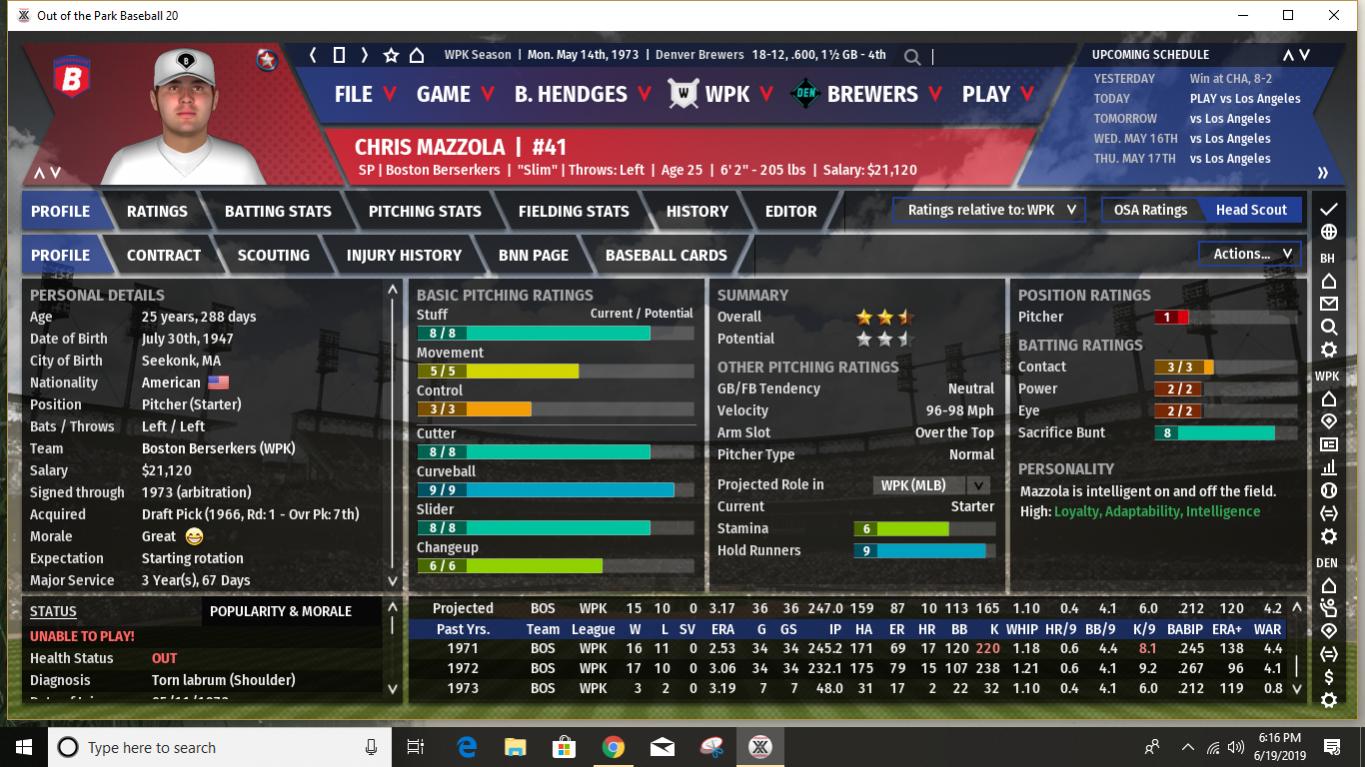Open the Actions dropdown
The width and height of the screenshot is (1365, 767).
pyautogui.click(x=1251, y=254)
